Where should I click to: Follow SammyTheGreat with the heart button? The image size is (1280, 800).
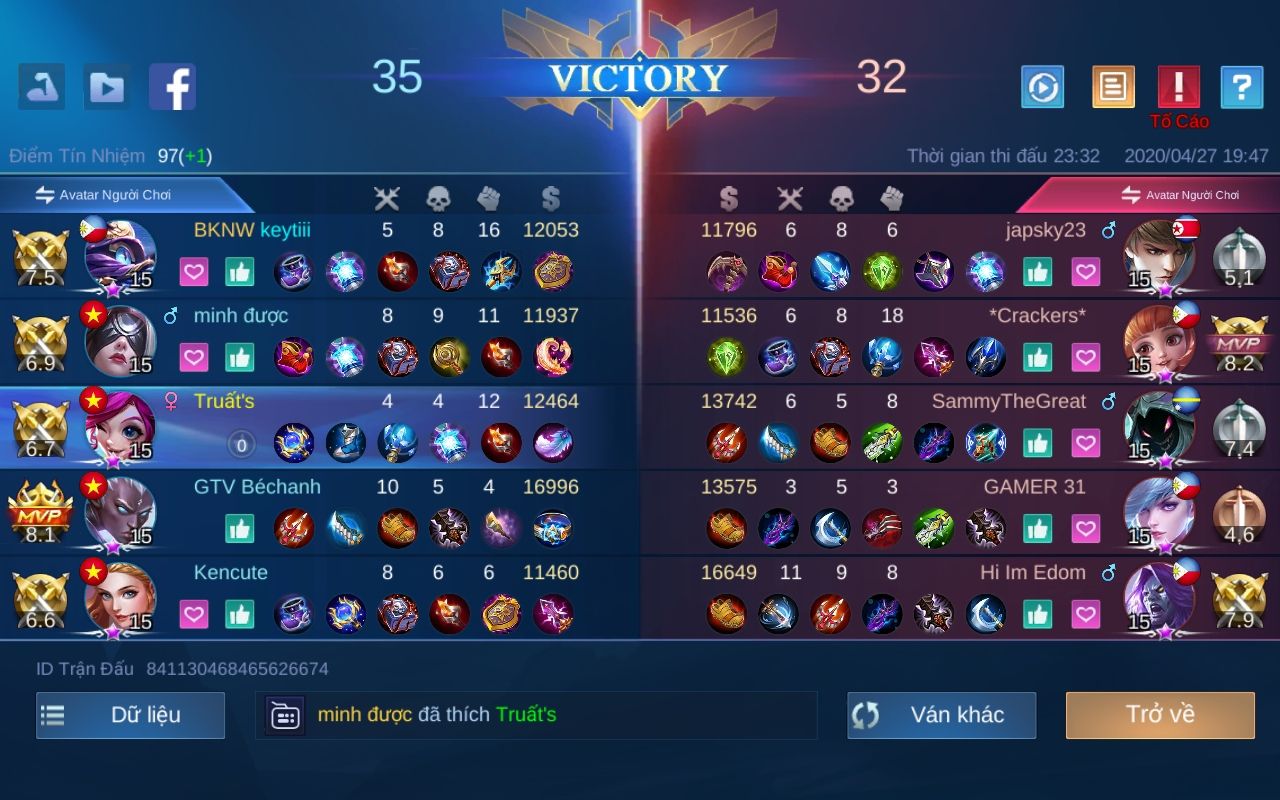pyautogui.click(x=1085, y=443)
